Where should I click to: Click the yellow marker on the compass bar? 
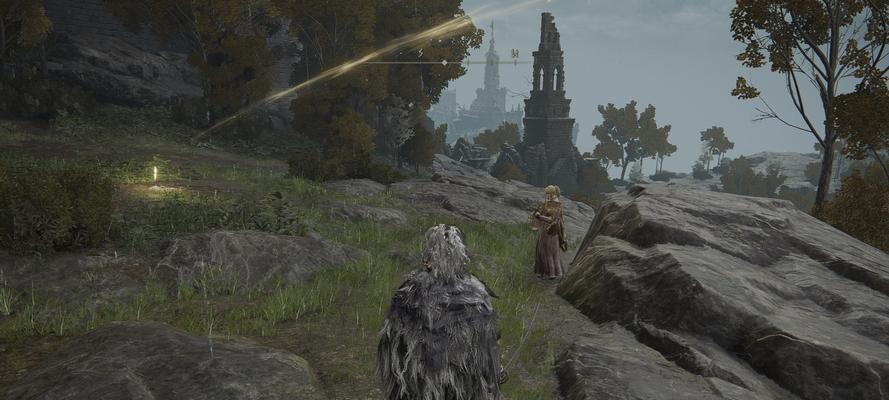[x=514, y=53]
